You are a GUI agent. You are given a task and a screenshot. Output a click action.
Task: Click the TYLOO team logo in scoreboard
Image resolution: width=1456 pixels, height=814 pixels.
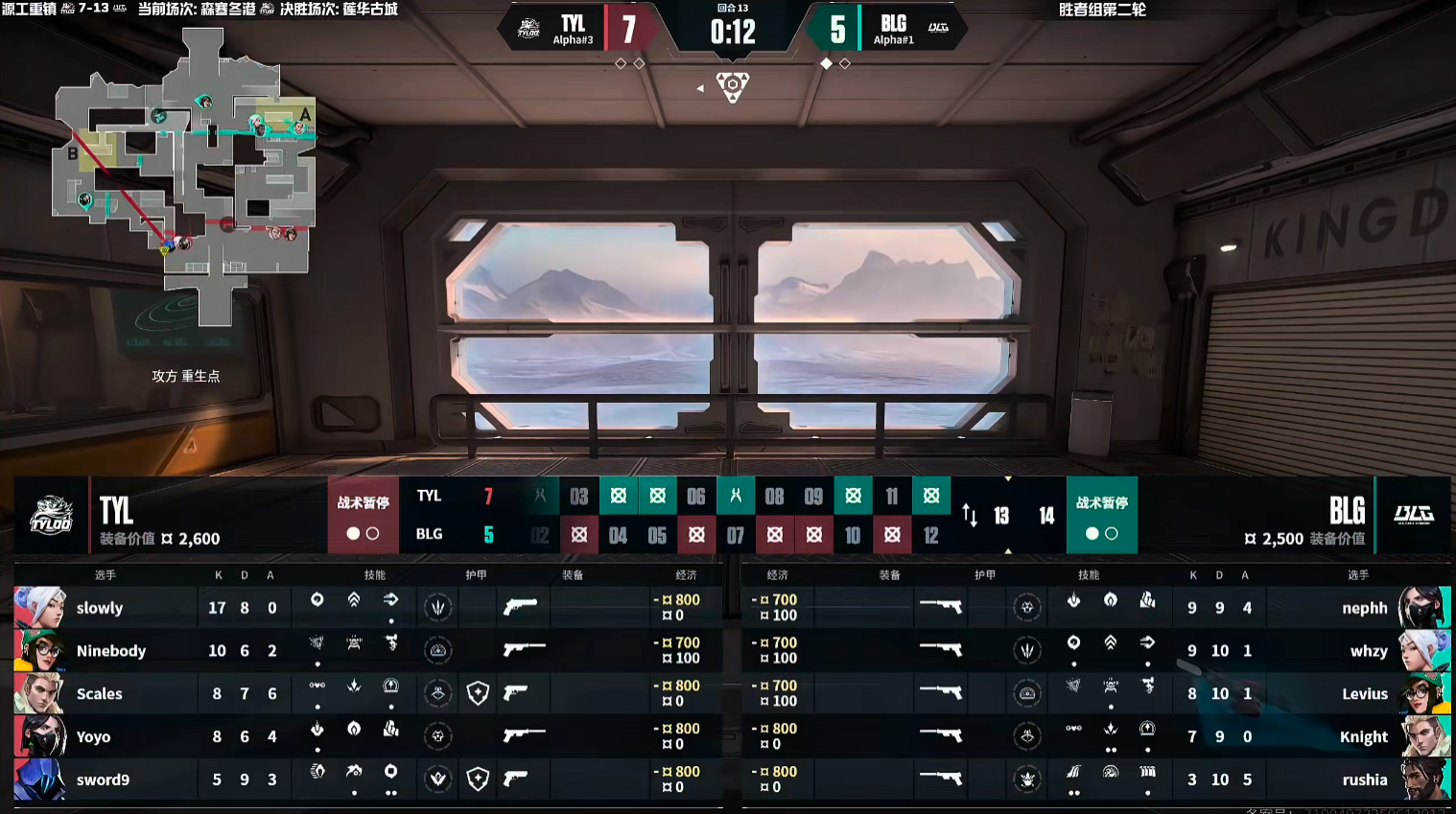click(x=51, y=516)
